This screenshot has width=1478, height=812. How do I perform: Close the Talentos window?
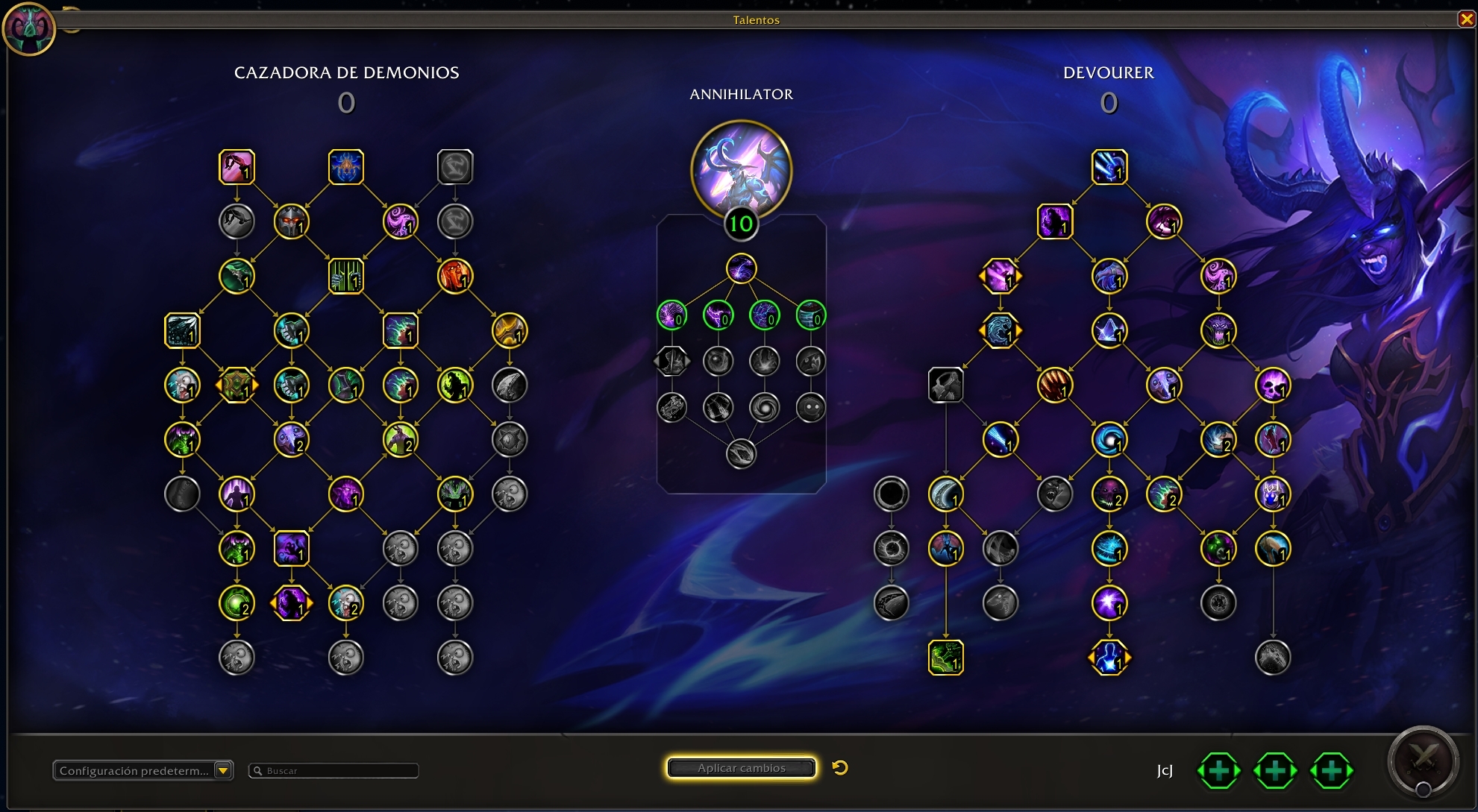click(1466, 19)
